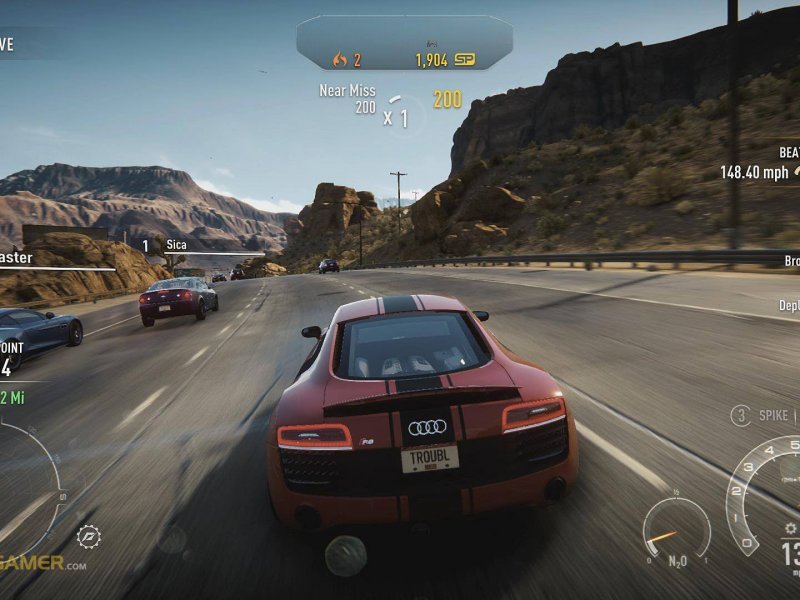Click the gear-shaped Need for Speed emblem
The image size is (800, 600).
tap(88, 536)
